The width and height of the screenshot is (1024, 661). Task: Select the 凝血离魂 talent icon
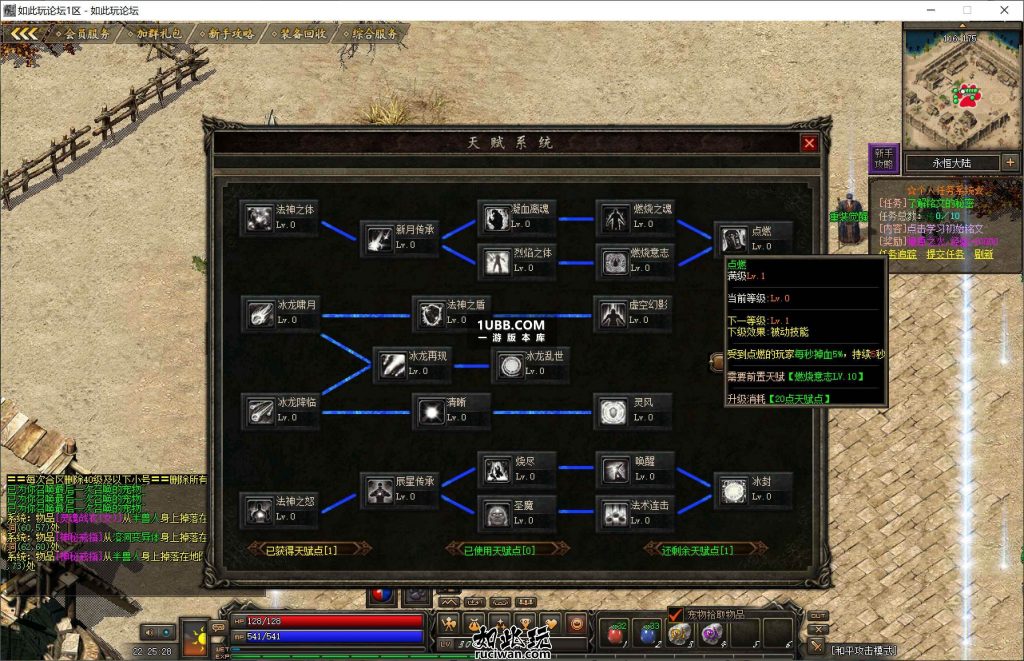coord(497,217)
